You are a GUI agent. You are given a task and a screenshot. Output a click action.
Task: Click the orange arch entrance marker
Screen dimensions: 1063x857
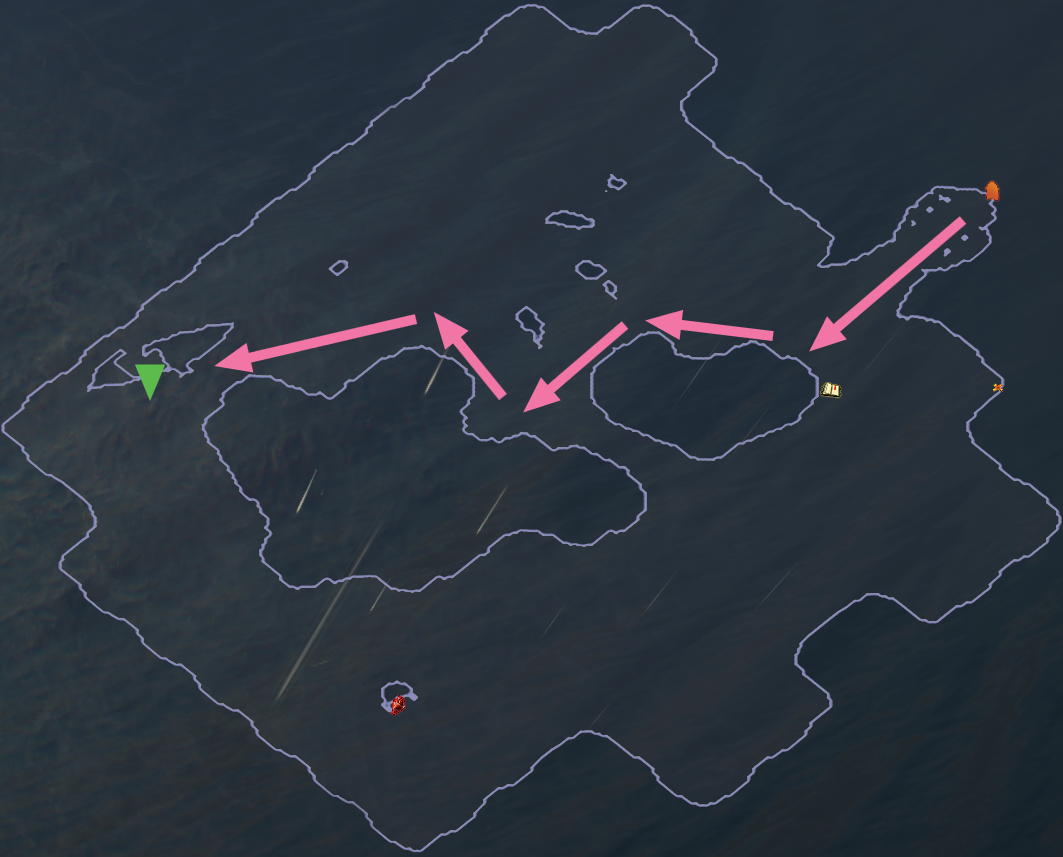[x=992, y=191]
